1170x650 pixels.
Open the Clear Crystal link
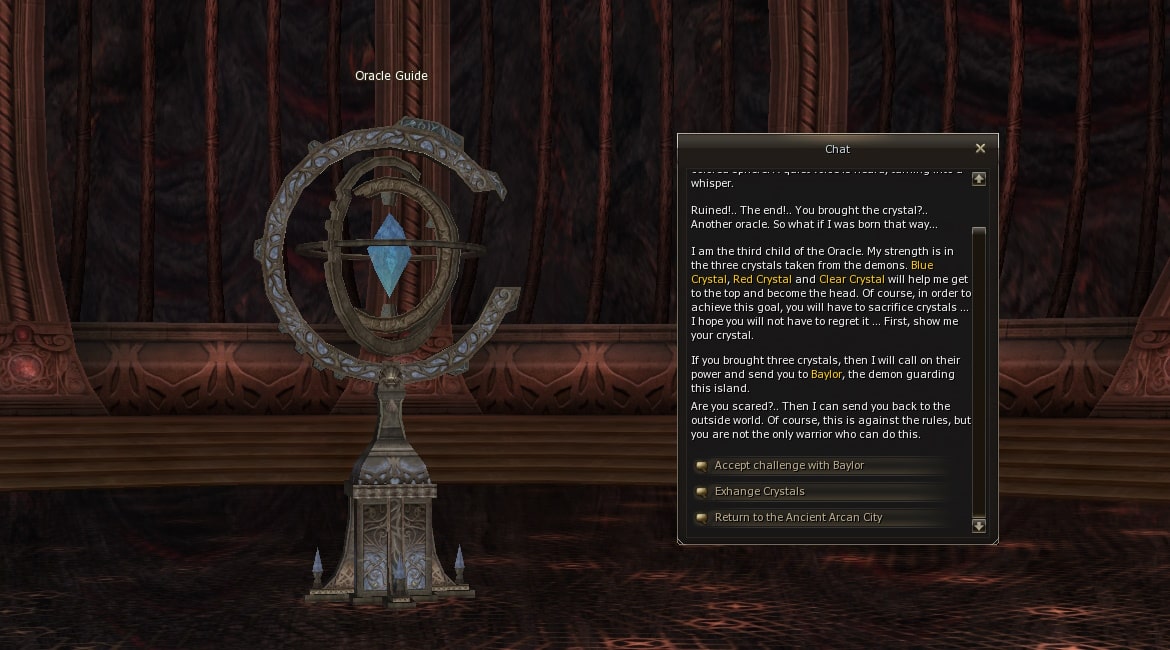(851, 280)
